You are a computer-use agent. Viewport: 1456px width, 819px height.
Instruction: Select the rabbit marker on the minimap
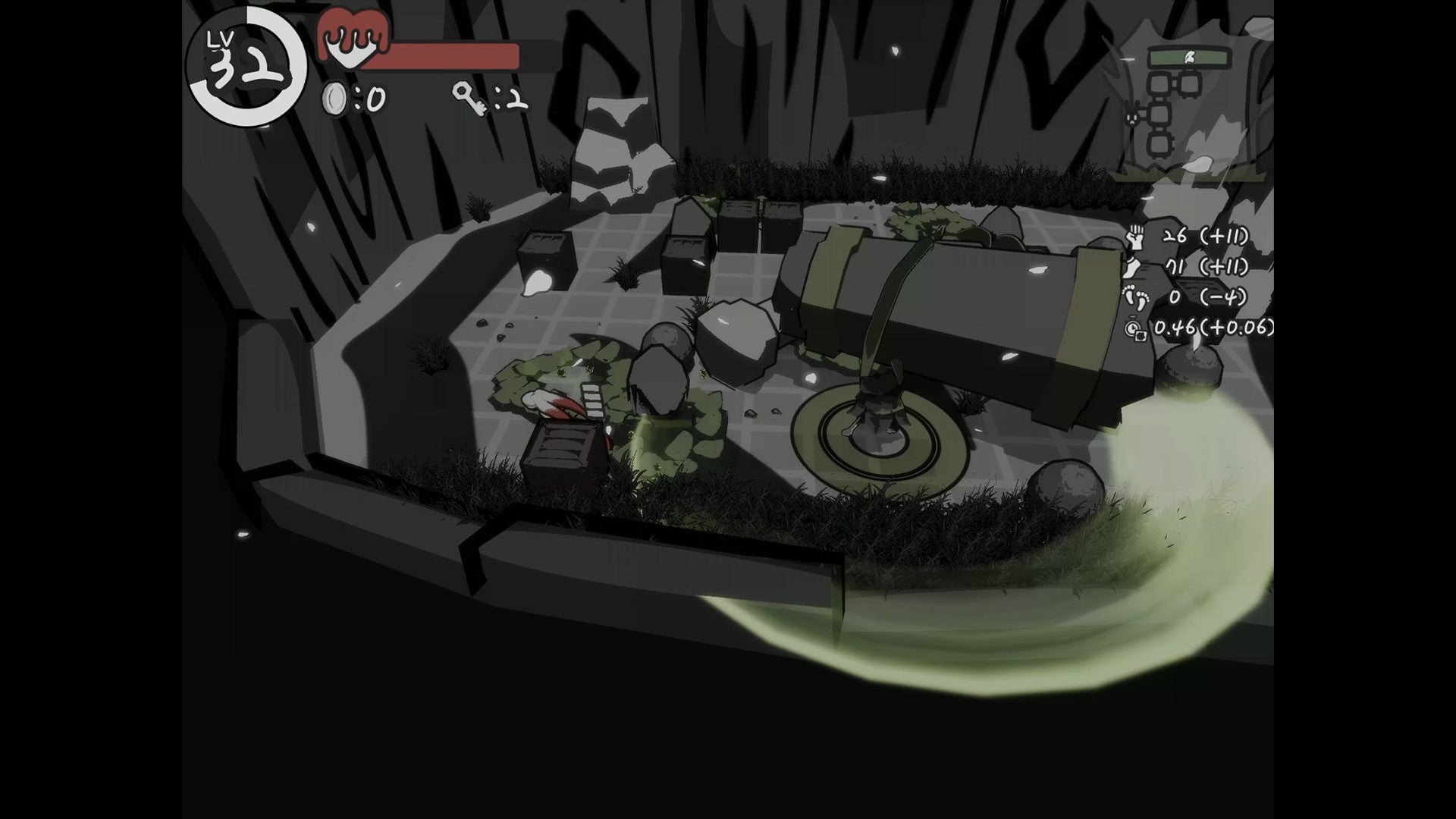point(1131,115)
